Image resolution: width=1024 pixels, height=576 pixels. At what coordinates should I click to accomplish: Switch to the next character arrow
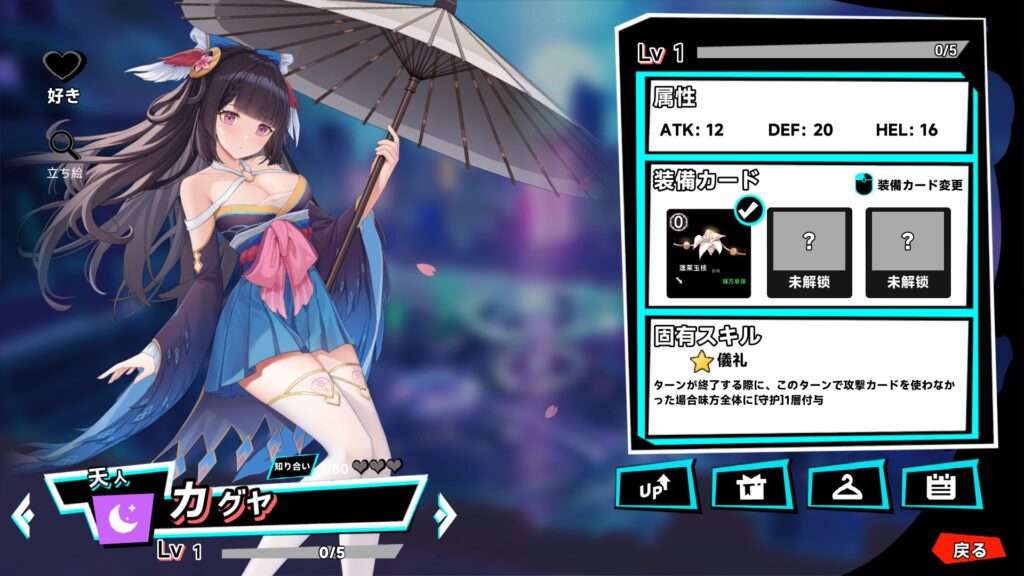point(444,514)
